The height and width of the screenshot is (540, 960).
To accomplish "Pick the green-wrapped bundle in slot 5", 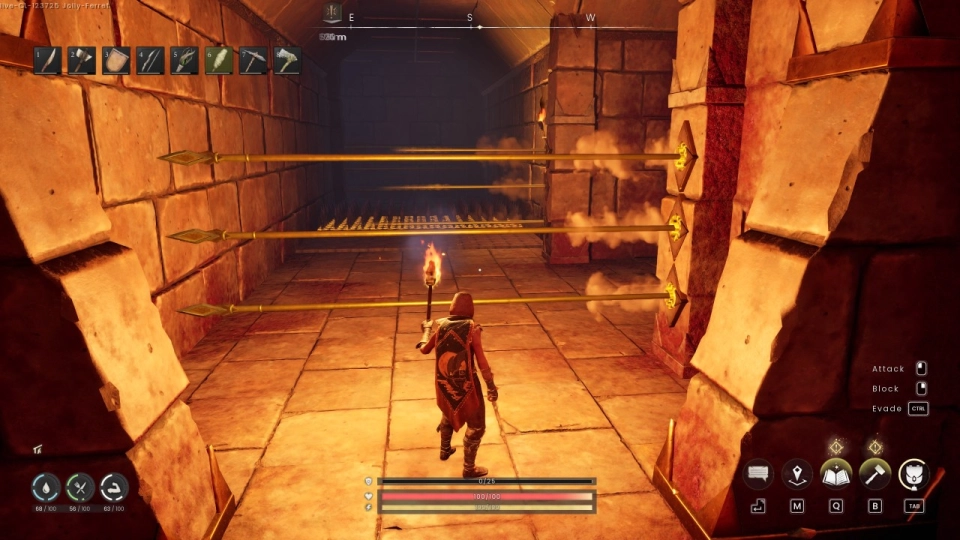I will click(184, 60).
